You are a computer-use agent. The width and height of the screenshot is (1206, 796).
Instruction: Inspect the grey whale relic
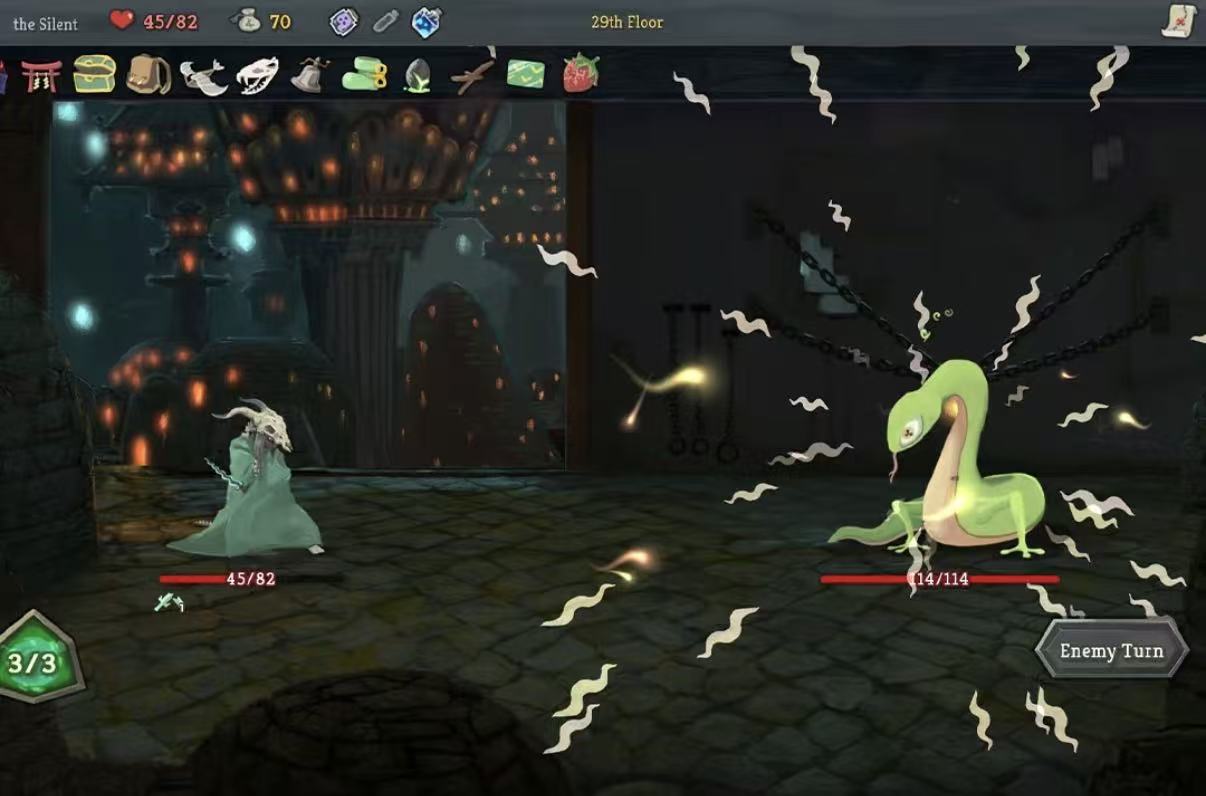pos(203,76)
